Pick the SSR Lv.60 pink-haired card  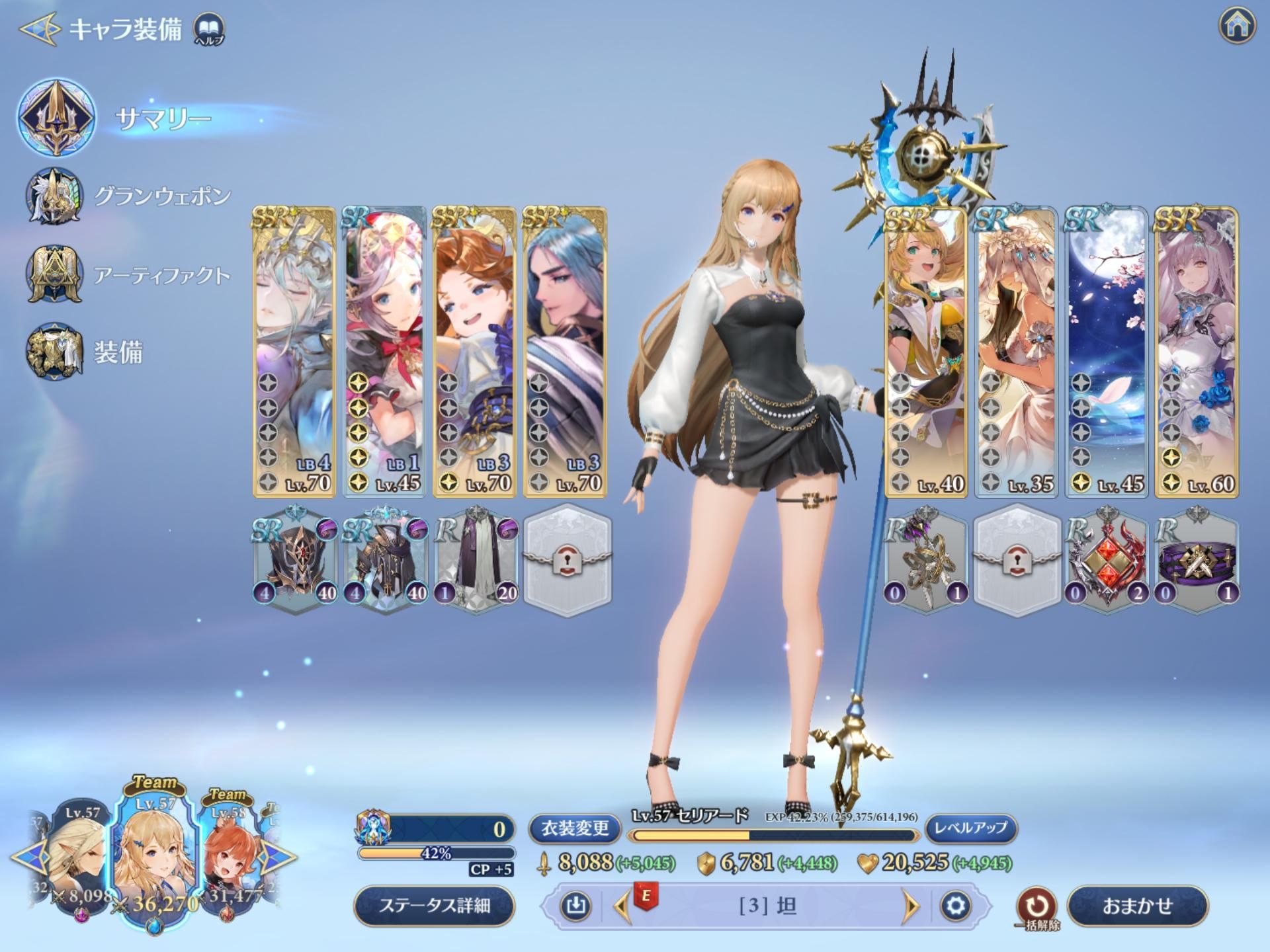tap(1196, 352)
